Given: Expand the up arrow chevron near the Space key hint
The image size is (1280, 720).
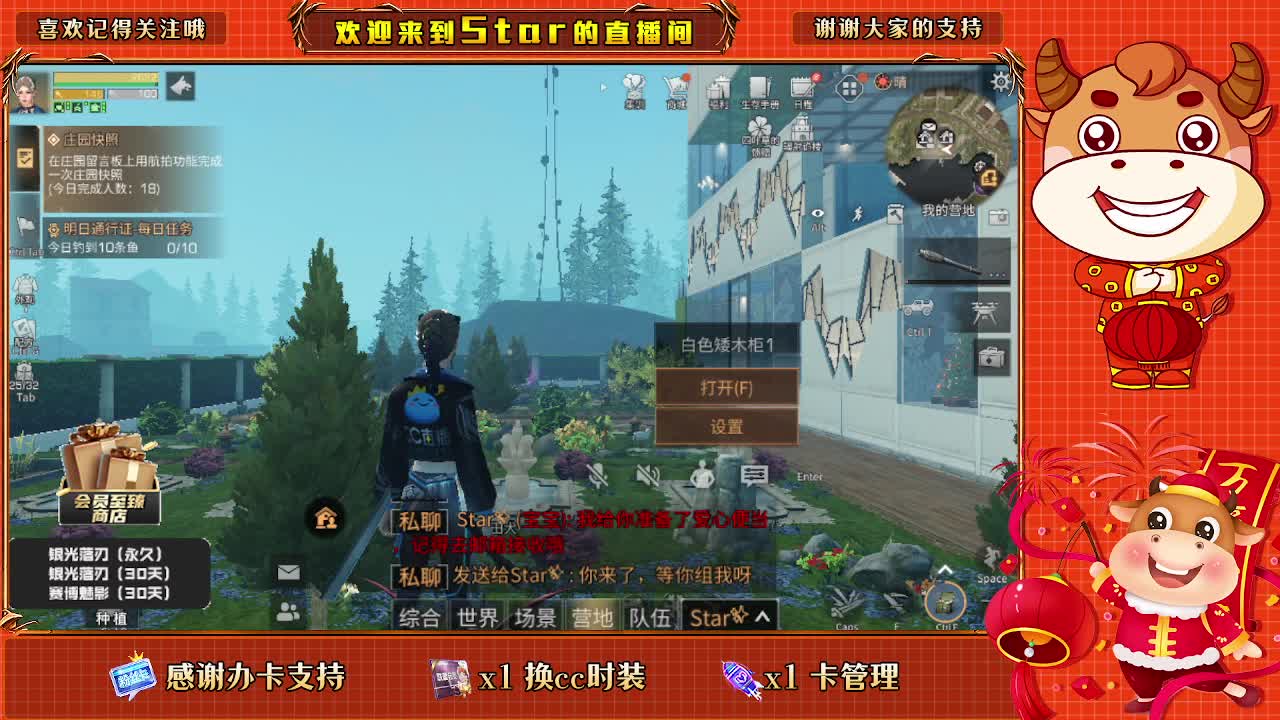Looking at the screenshot, I should pos(944,569).
